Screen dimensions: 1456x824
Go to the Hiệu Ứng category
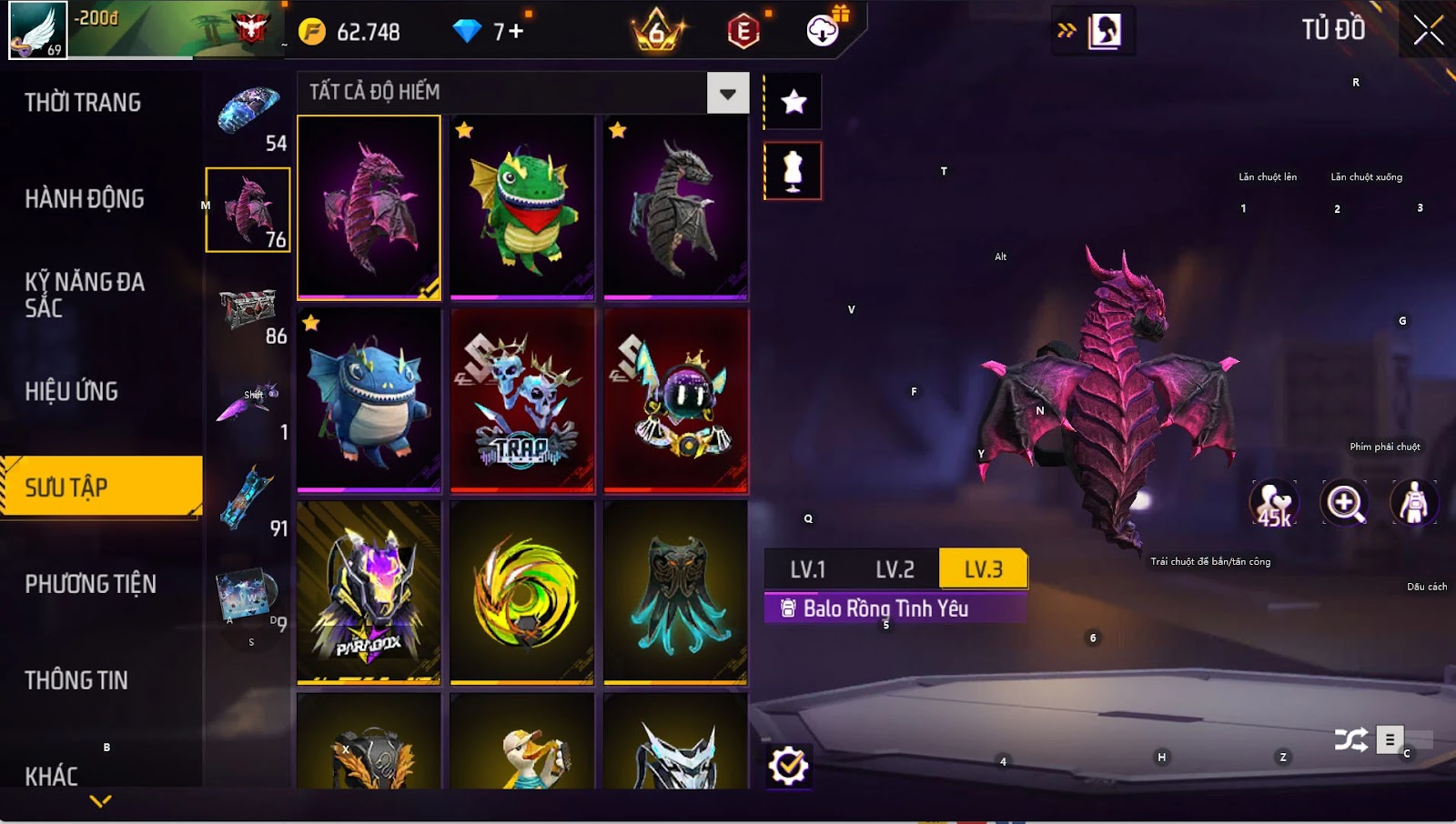point(72,392)
